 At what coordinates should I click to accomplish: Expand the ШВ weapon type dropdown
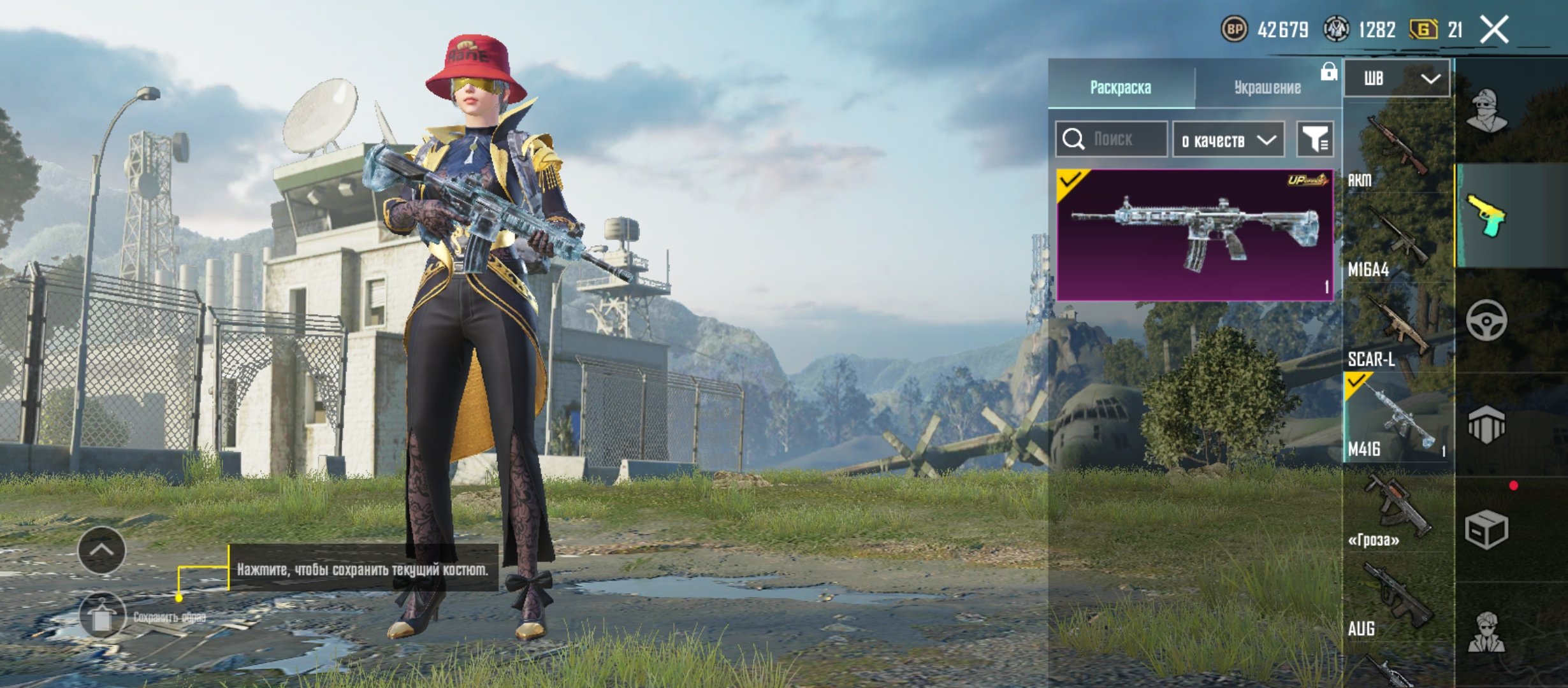click(1397, 78)
